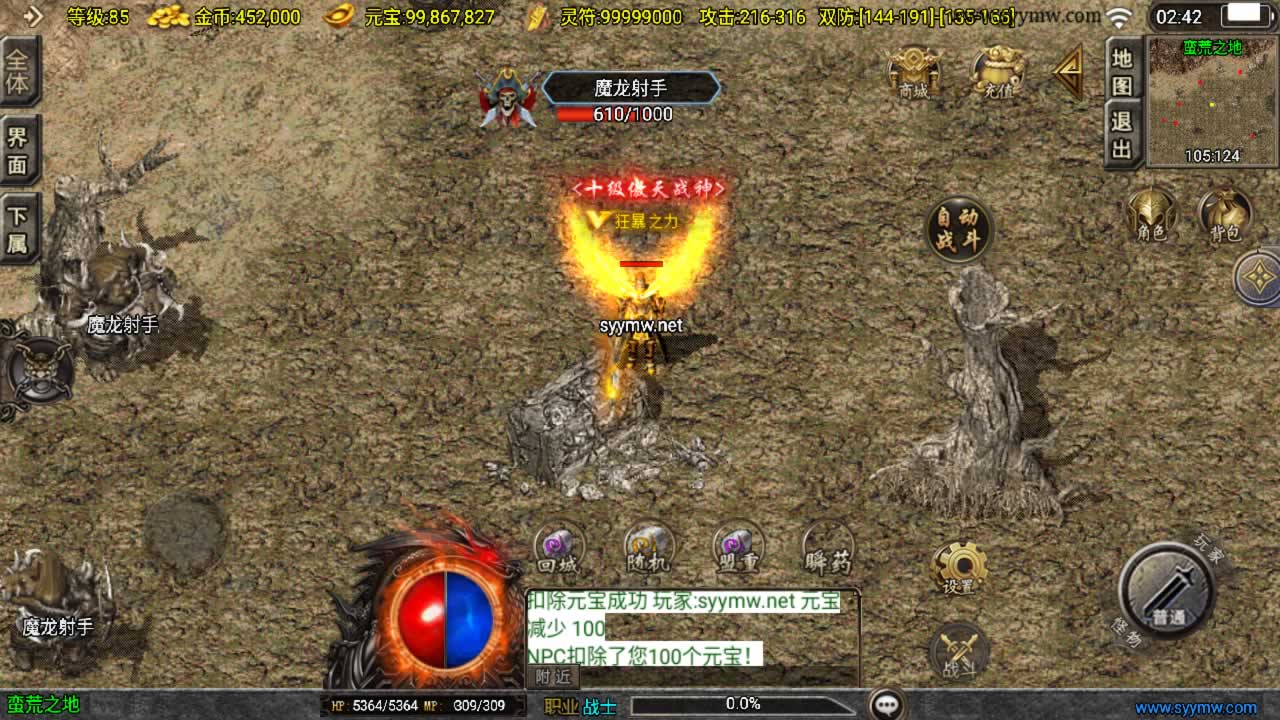
Task: Select the 退出 exit button
Action: [1122, 135]
